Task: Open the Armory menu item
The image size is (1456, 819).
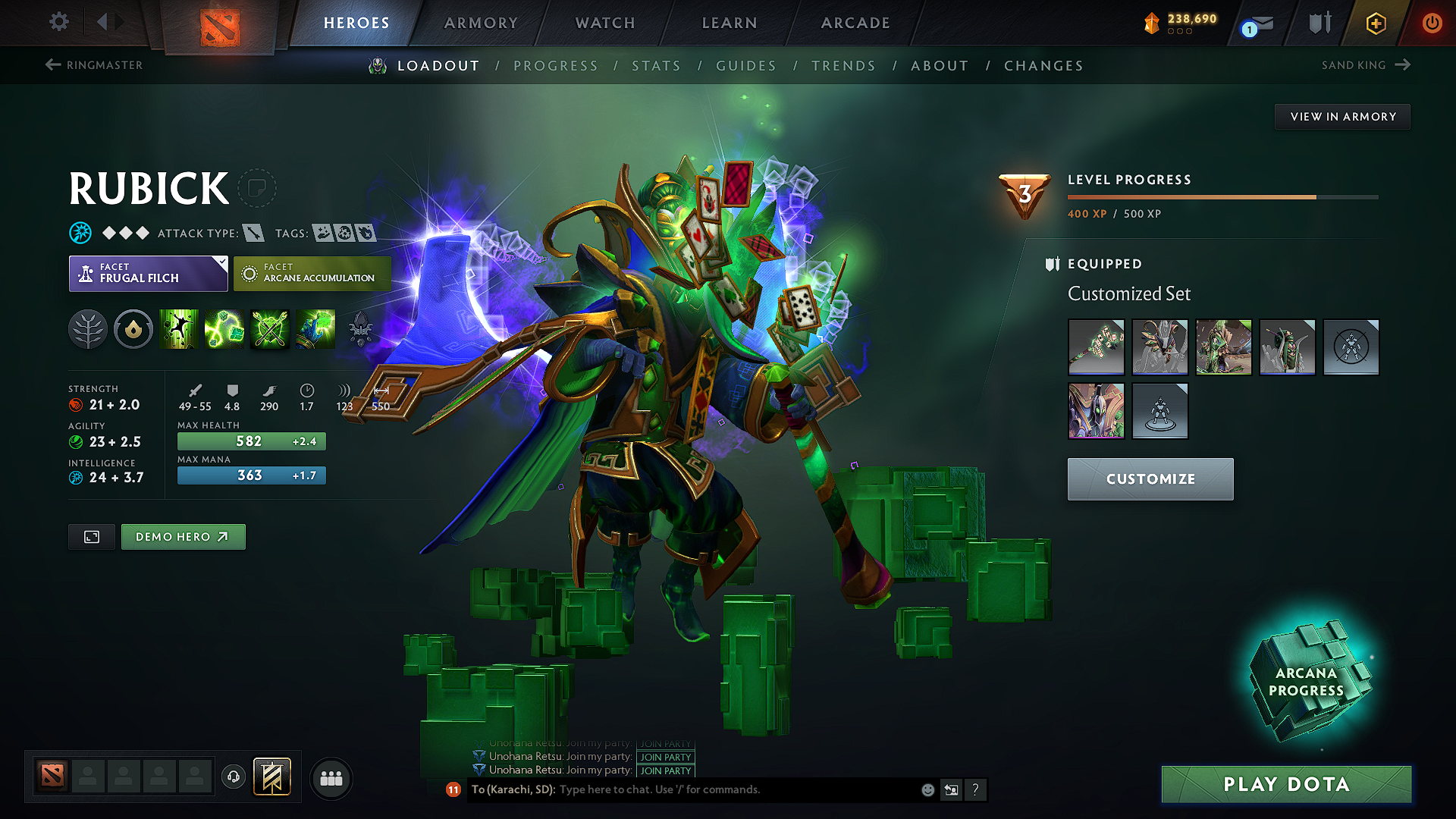Action: point(480,23)
